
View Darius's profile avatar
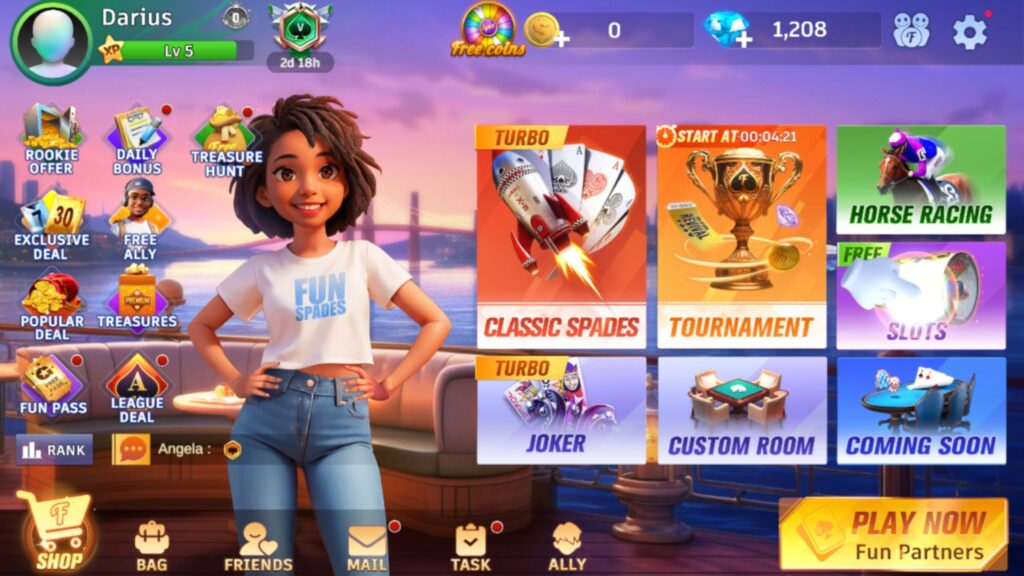pyautogui.click(x=51, y=44)
